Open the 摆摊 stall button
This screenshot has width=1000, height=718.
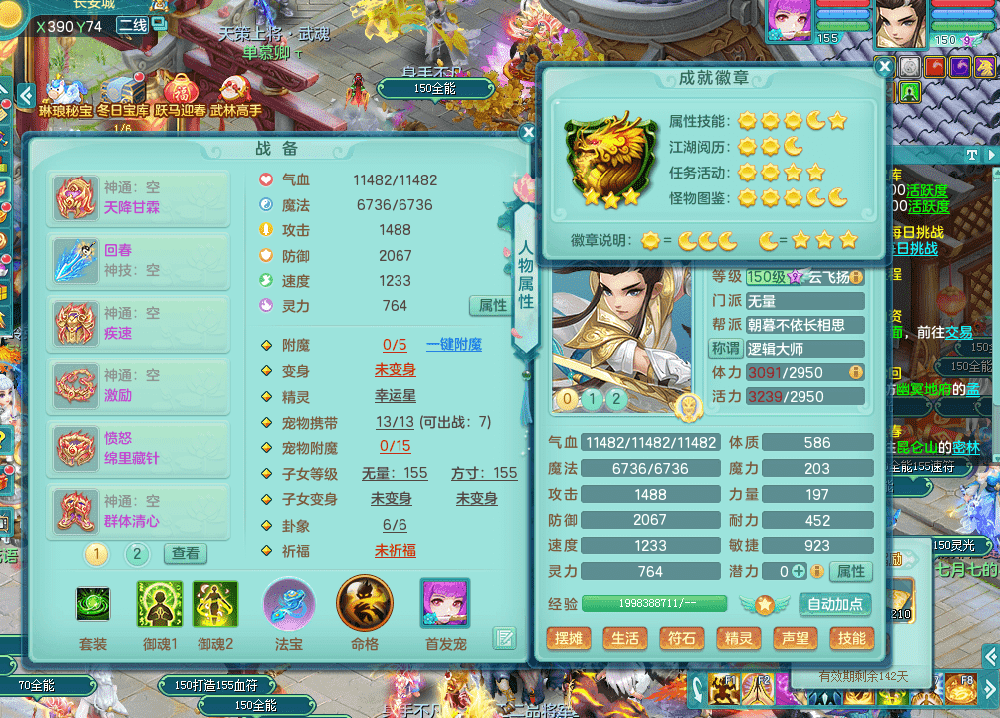pyautogui.click(x=570, y=638)
